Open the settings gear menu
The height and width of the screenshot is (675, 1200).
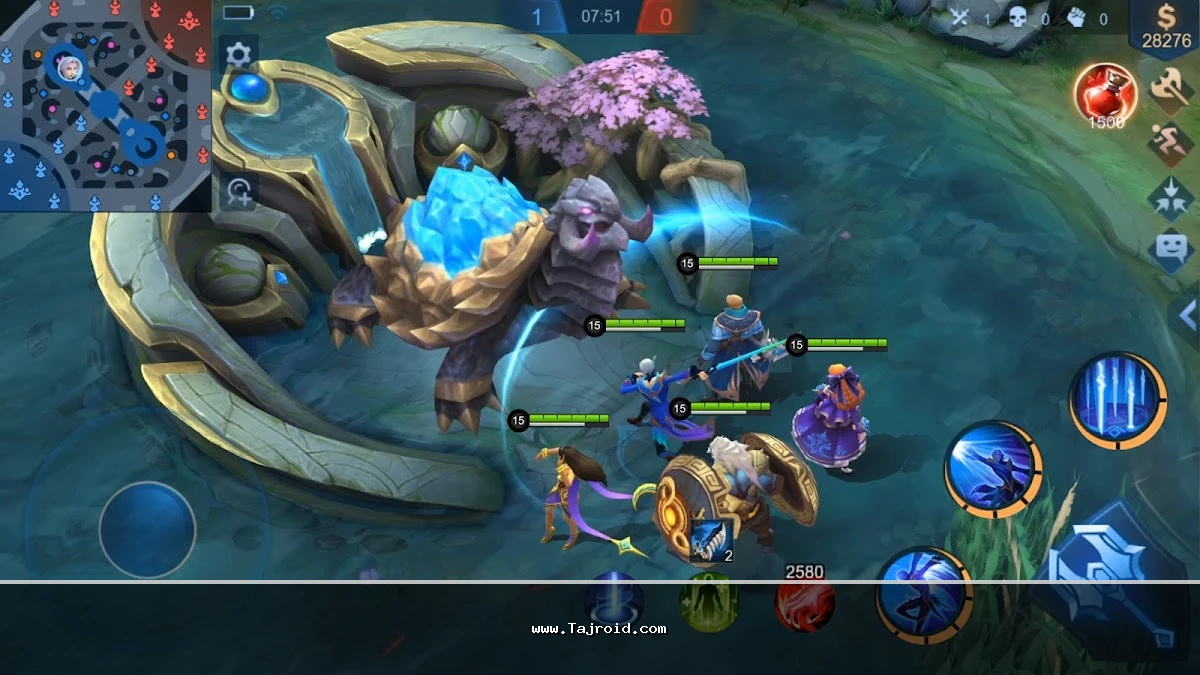238,54
